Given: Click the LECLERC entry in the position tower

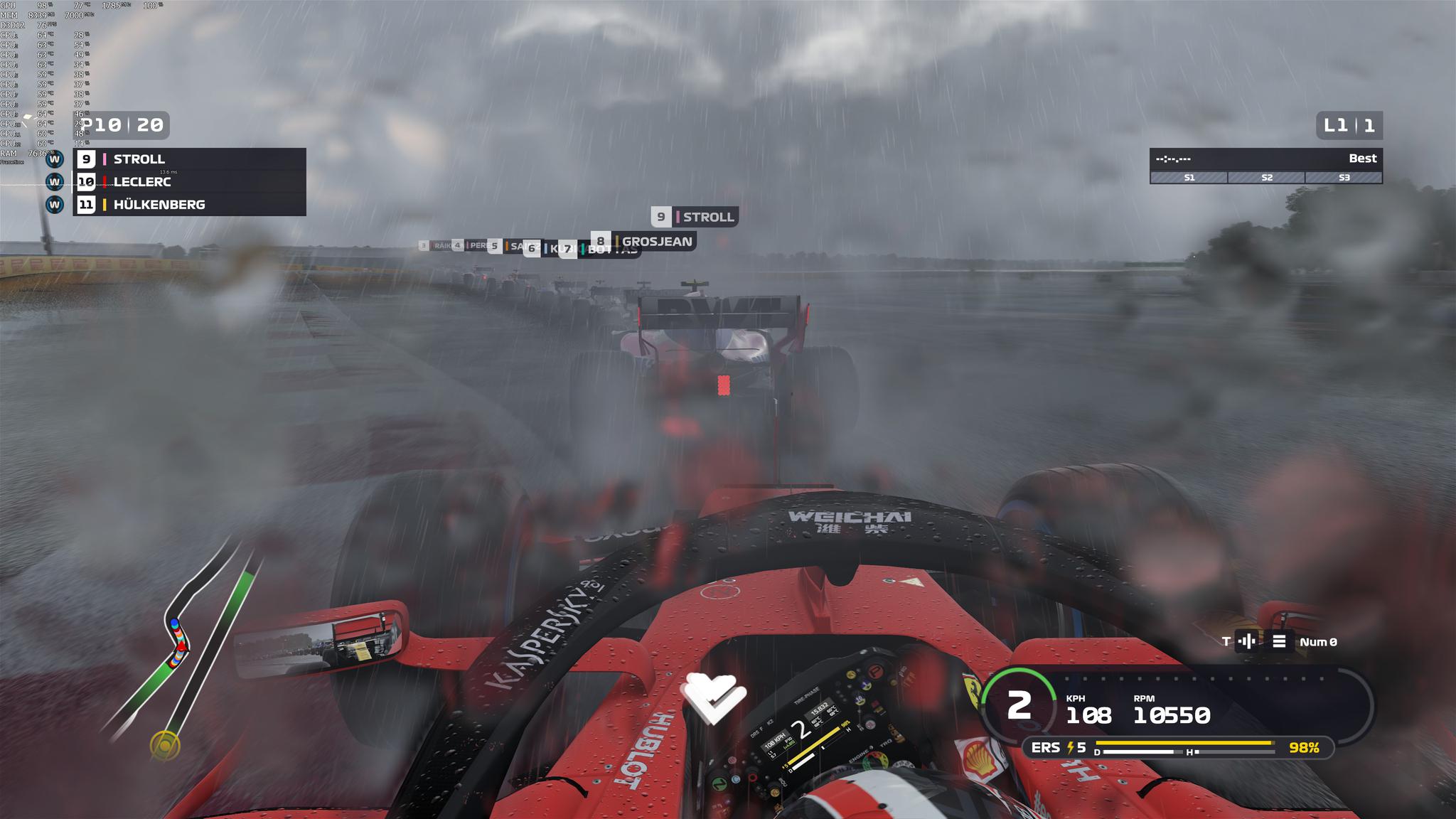Looking at the screenshot, I should (x=142, y=182).
